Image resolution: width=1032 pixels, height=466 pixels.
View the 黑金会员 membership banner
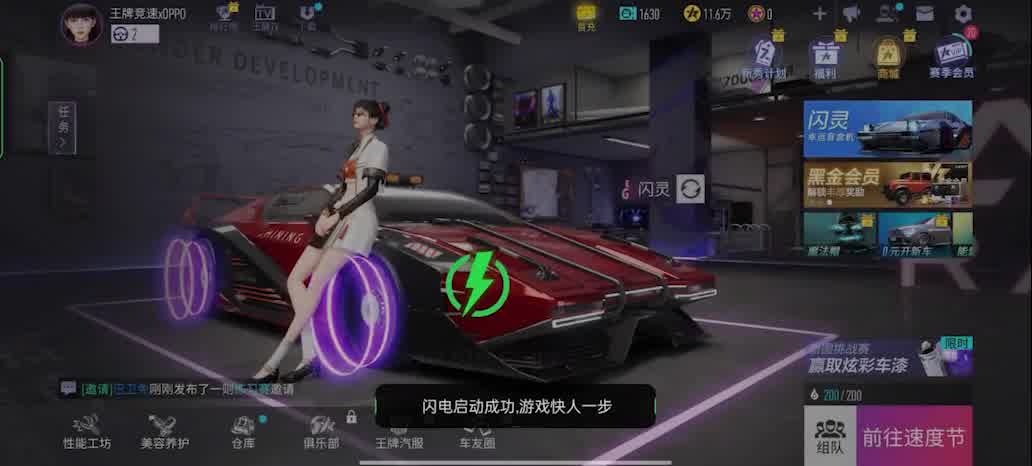point(887,184)
